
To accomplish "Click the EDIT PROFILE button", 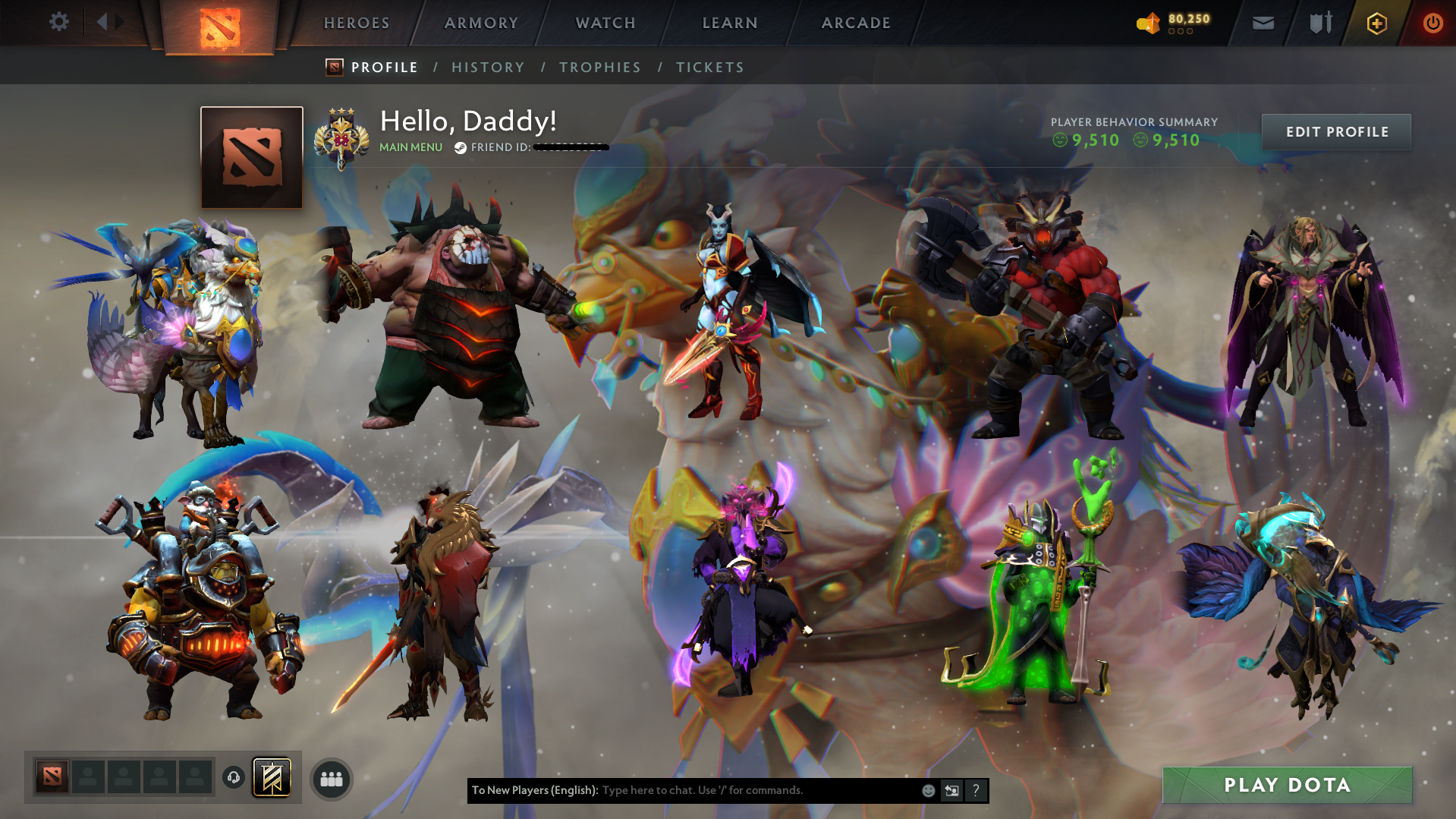I will 1336,131.
